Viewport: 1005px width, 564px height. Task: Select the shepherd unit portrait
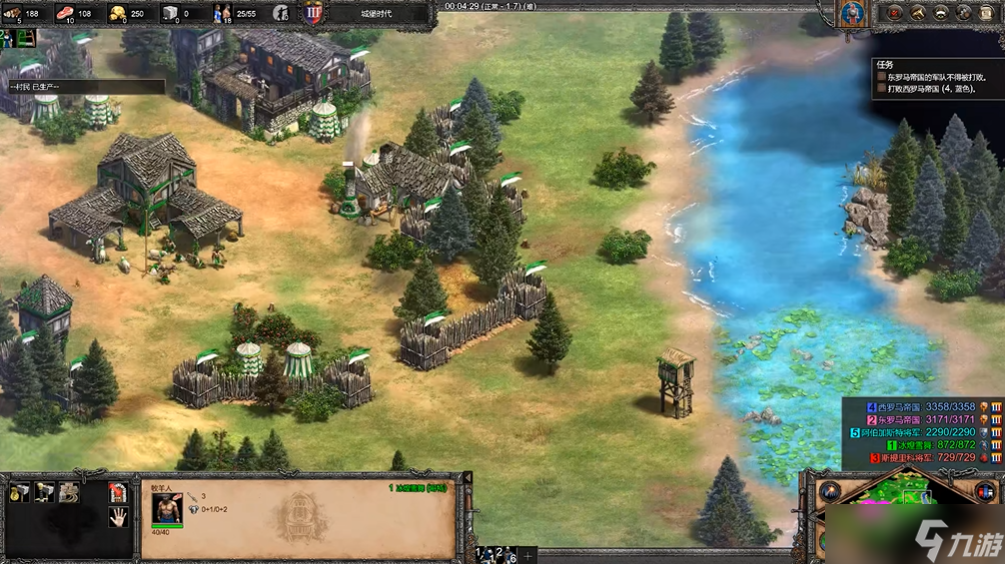coord(166,509)
